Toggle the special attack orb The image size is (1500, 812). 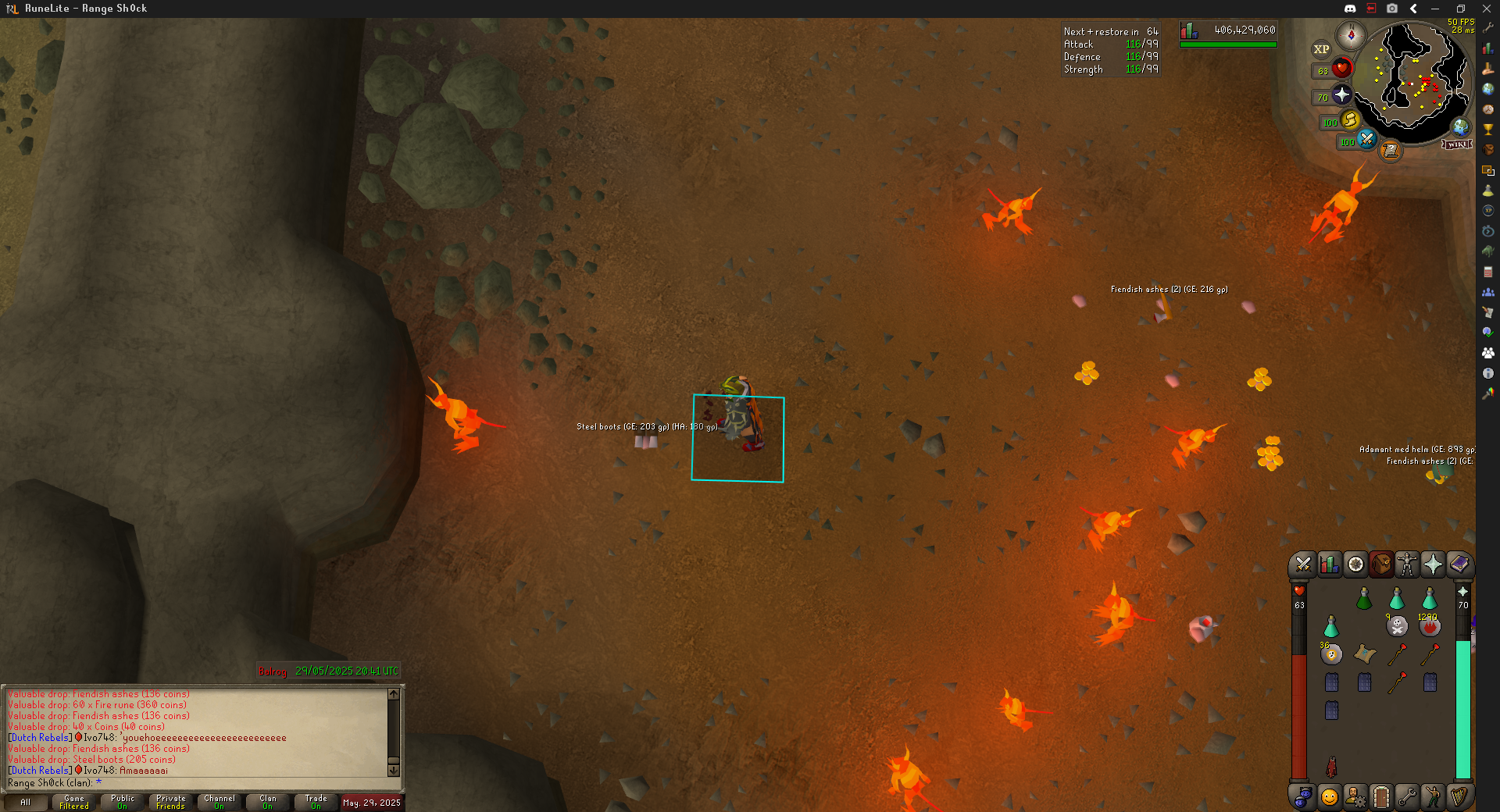1366,140
